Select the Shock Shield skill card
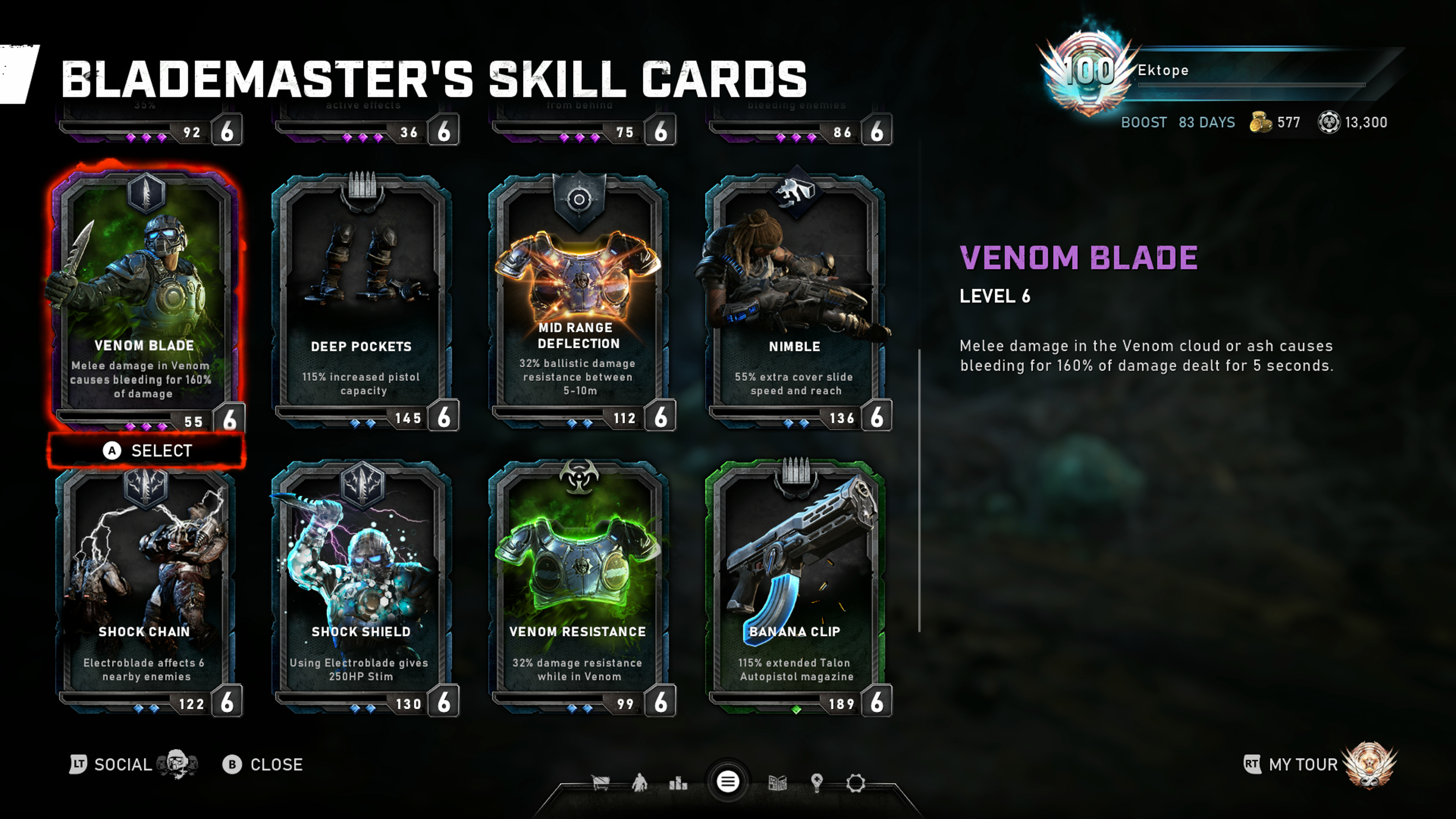 362,588
